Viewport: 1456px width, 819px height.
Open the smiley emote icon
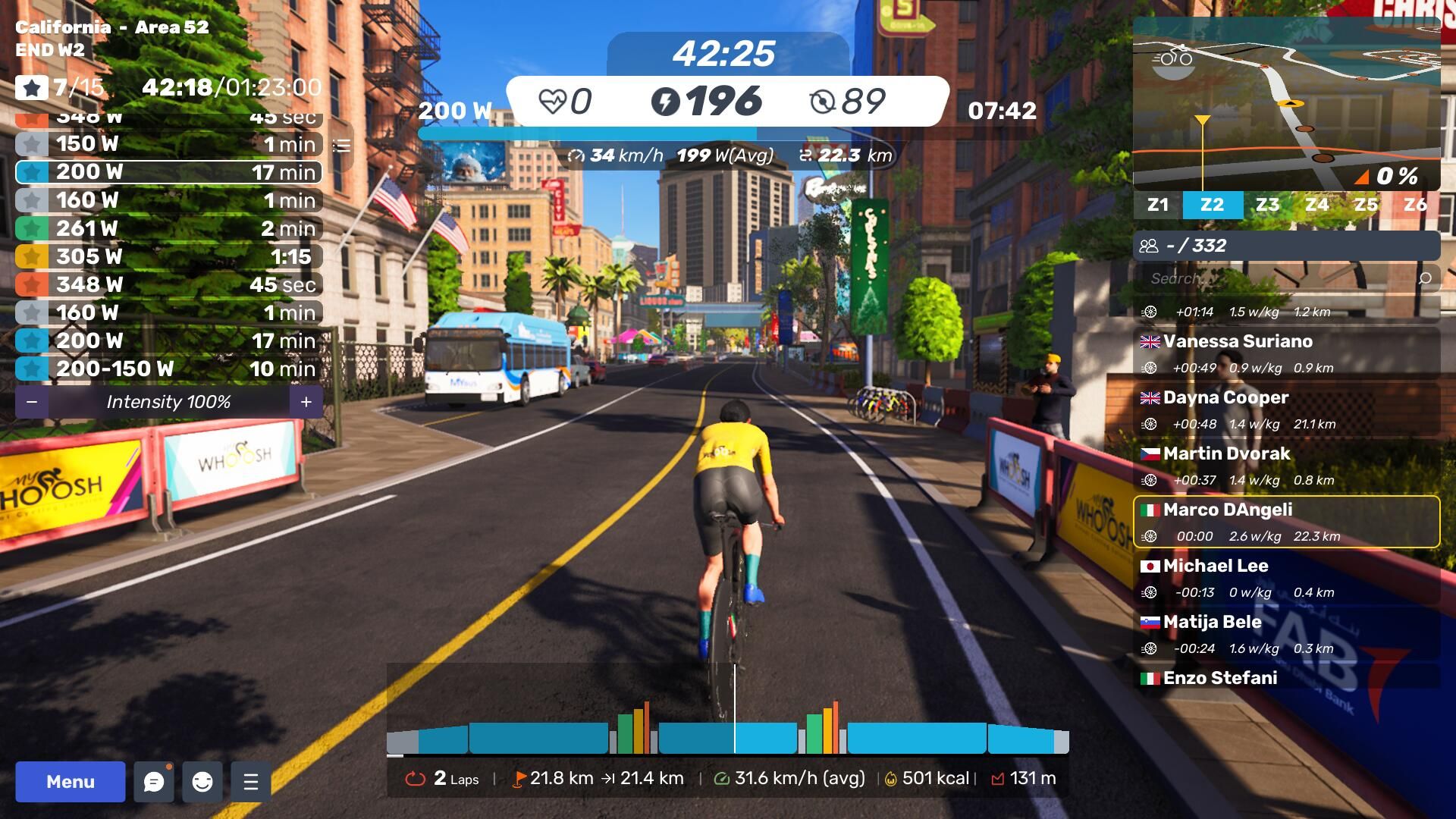click(x=202, y=782)
